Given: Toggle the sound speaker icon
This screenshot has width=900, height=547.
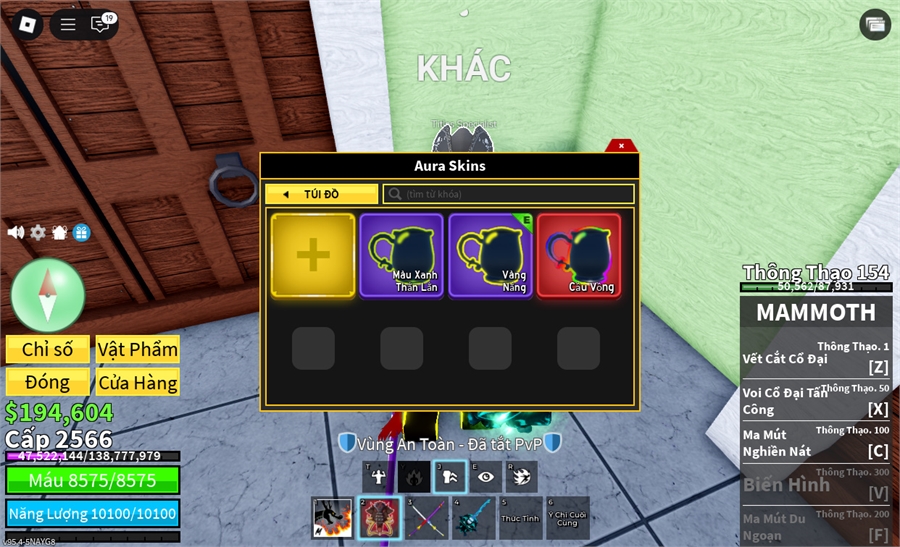Looking at the screenshot, I should pyautogui.click(x=16, y=232).
